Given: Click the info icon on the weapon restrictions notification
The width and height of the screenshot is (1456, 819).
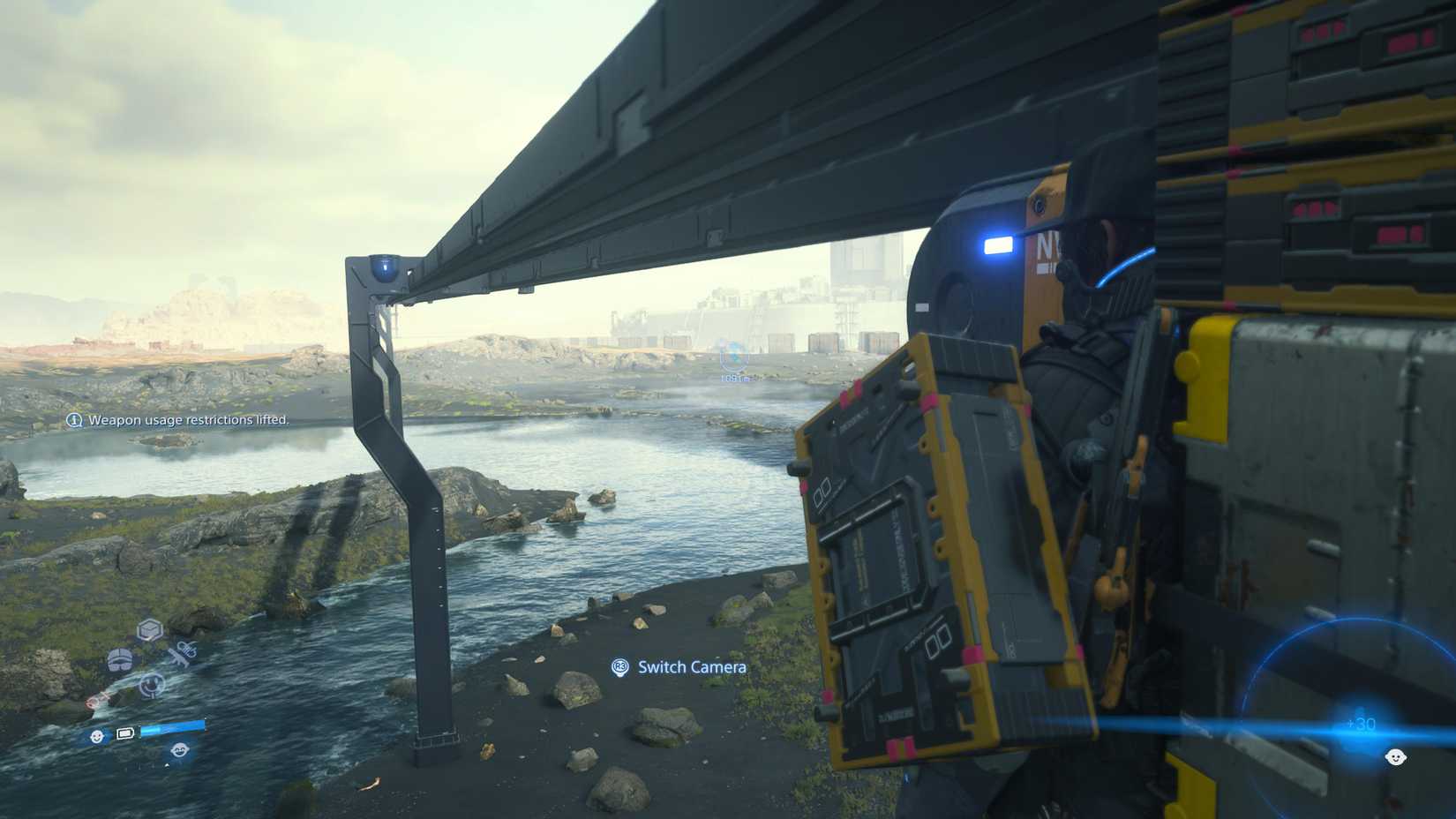Looking at the screenshot, I should (74, 421).
